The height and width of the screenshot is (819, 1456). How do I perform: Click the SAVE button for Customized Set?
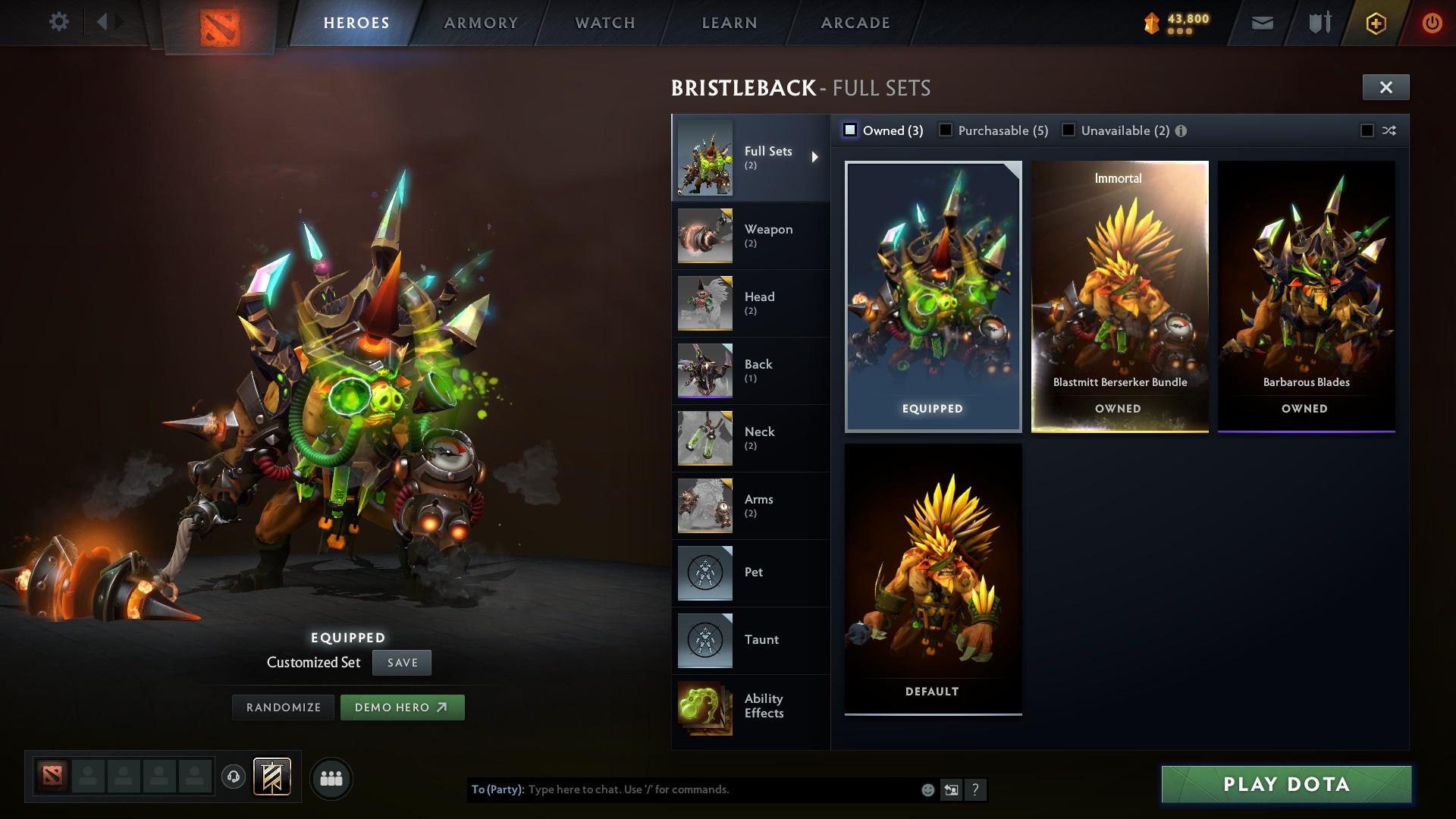point(401,662)
